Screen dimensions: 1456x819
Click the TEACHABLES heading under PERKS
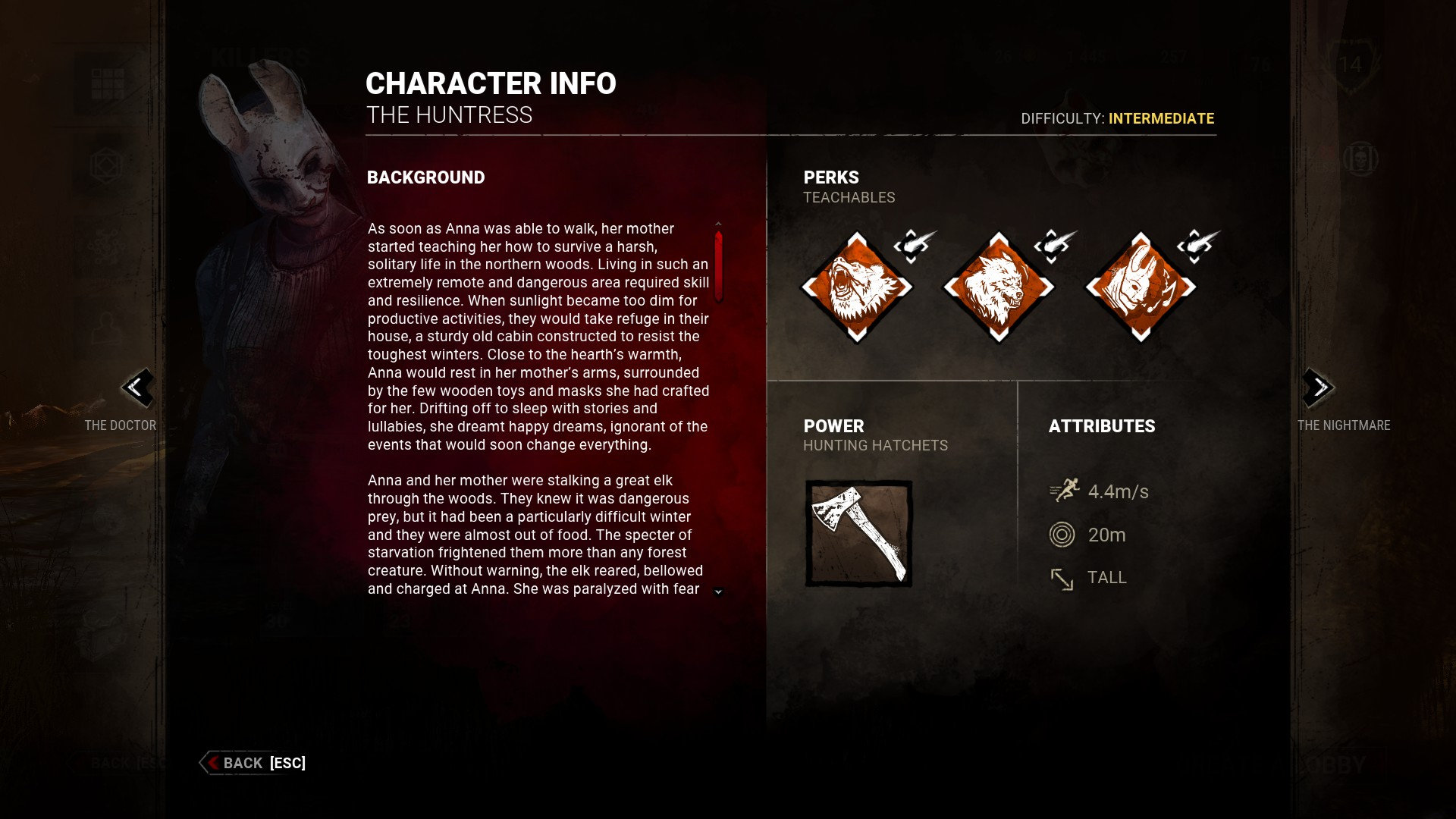(x=850, y=197)
